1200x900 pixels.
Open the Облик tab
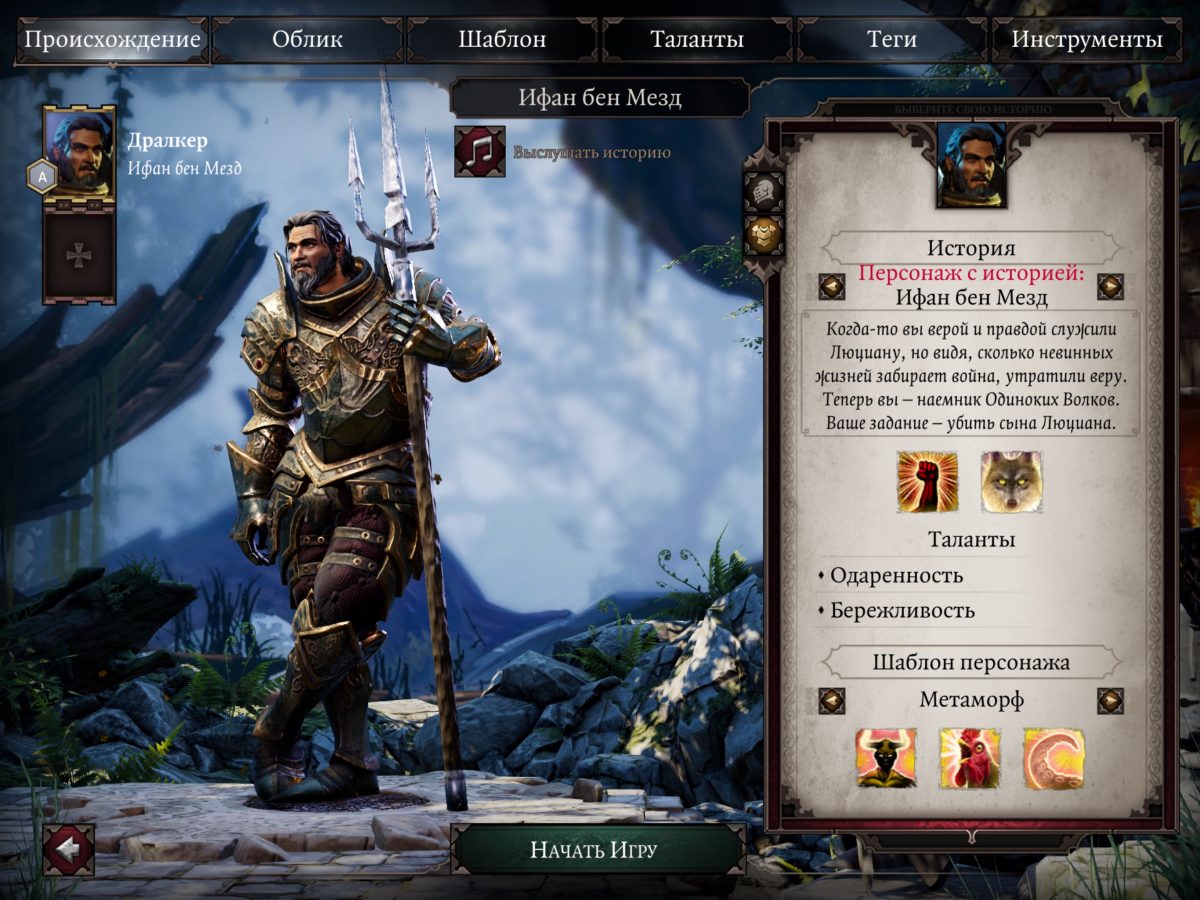(307, 41)
